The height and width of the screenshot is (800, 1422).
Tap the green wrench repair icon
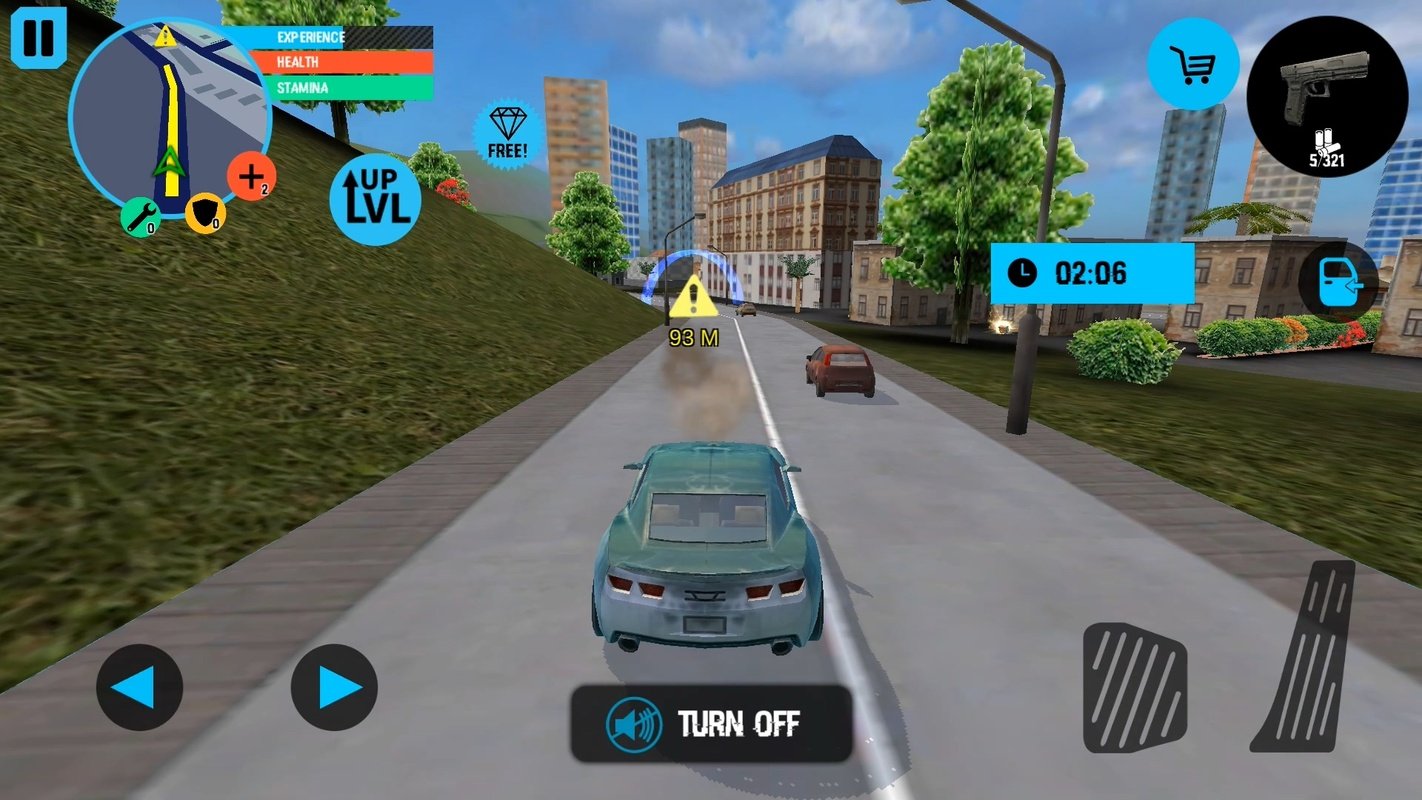point(140,217)
